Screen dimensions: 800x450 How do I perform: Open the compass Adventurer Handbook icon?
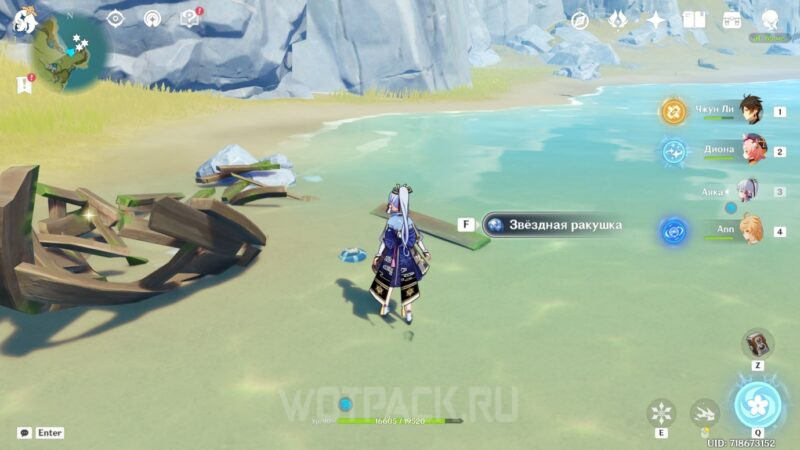(580, 20)
